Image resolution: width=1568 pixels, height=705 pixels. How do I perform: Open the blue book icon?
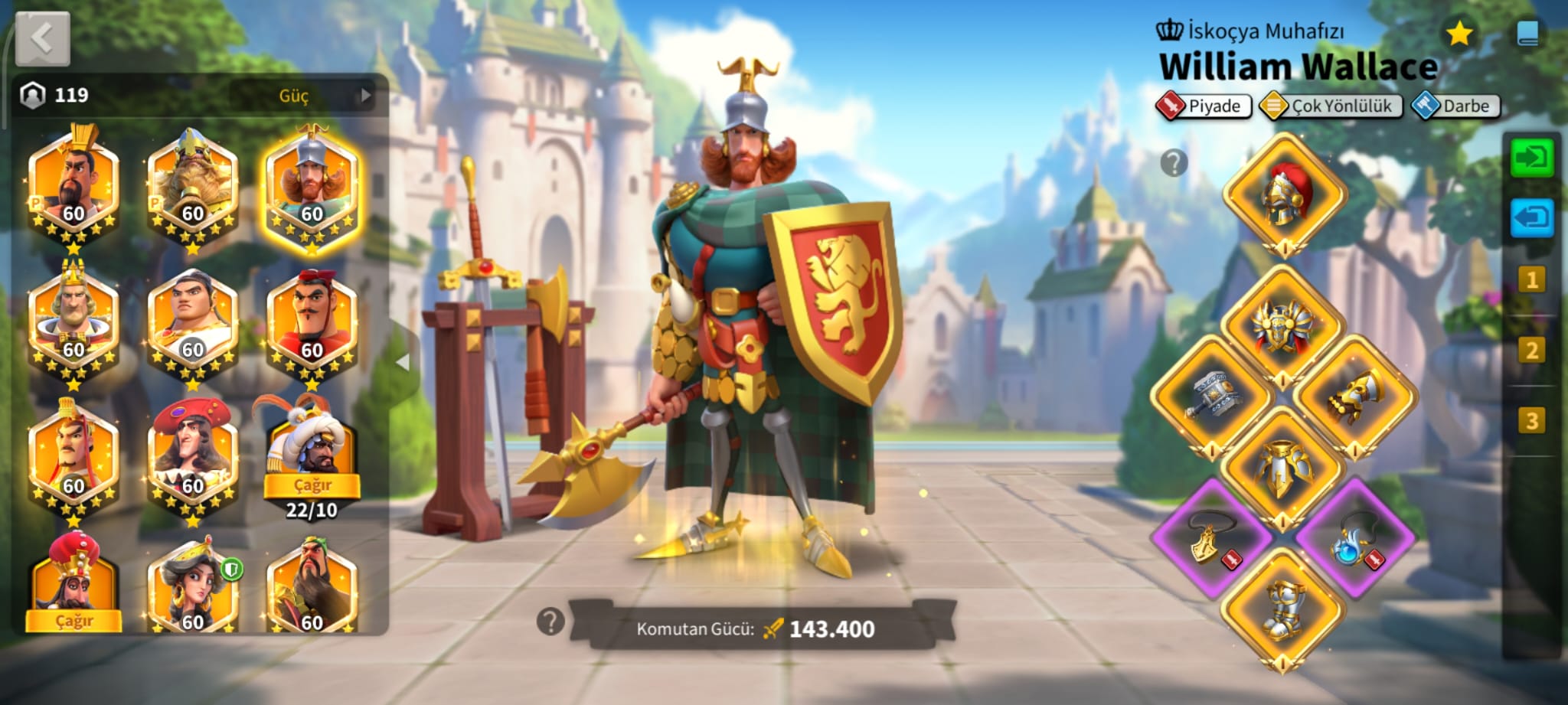tap(1527, 34)
